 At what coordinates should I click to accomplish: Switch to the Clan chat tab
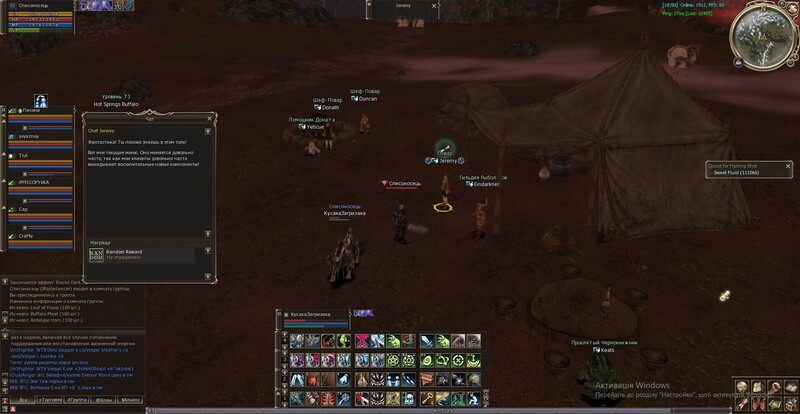pyautogui.click(x=105, y=399)
